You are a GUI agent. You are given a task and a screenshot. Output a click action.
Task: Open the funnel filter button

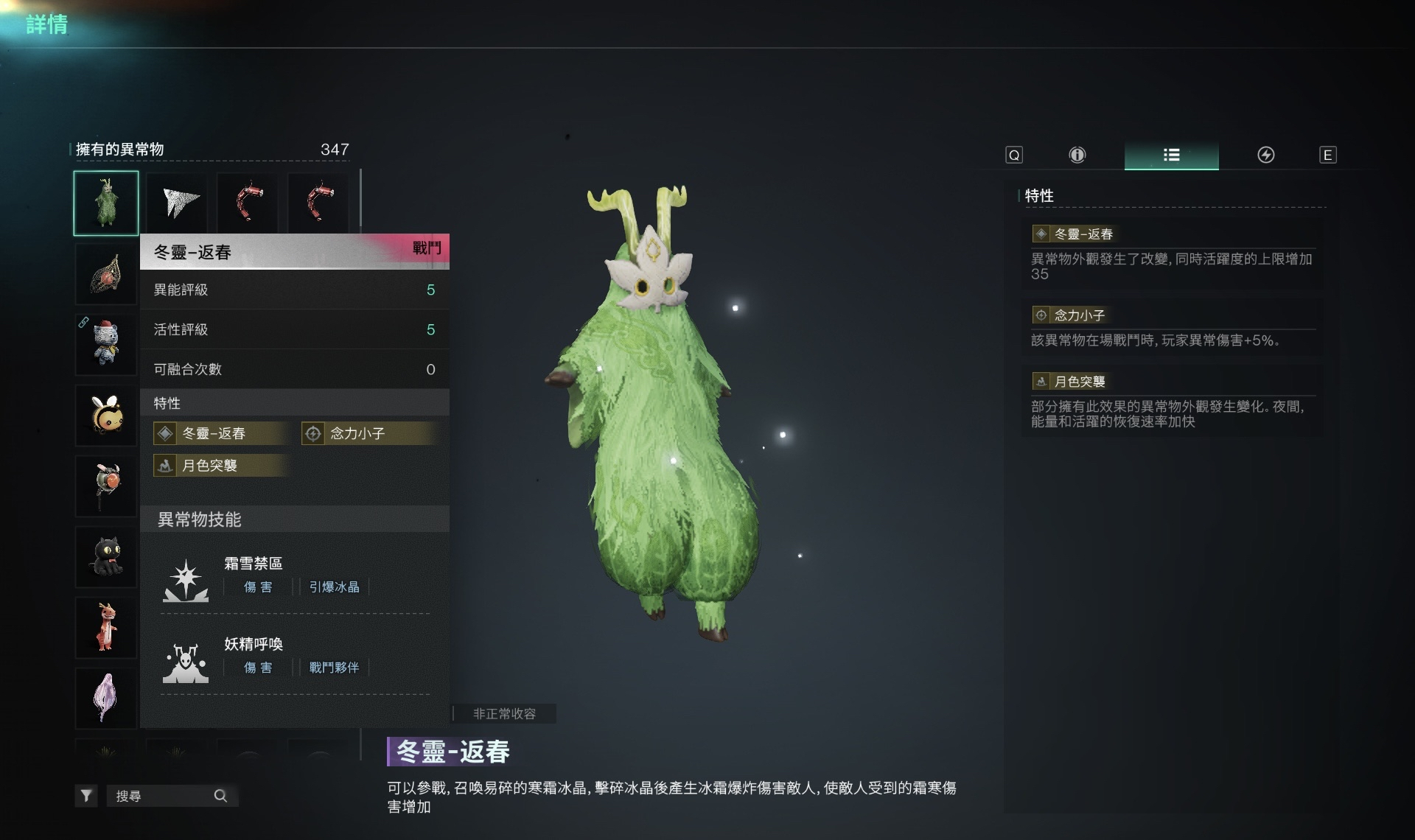pos(86,796)
